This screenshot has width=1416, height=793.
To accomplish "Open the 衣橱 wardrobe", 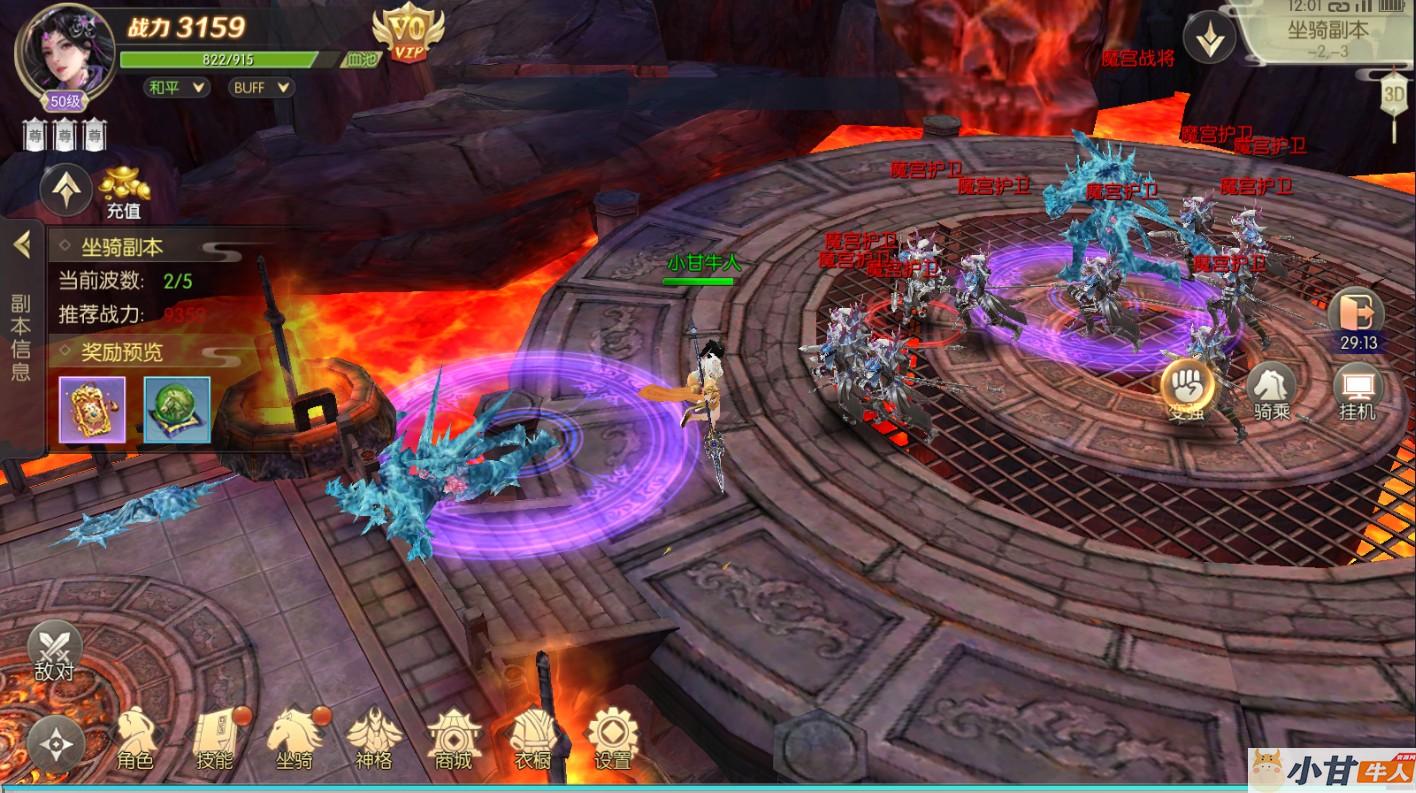I will [x=532, y=741].
